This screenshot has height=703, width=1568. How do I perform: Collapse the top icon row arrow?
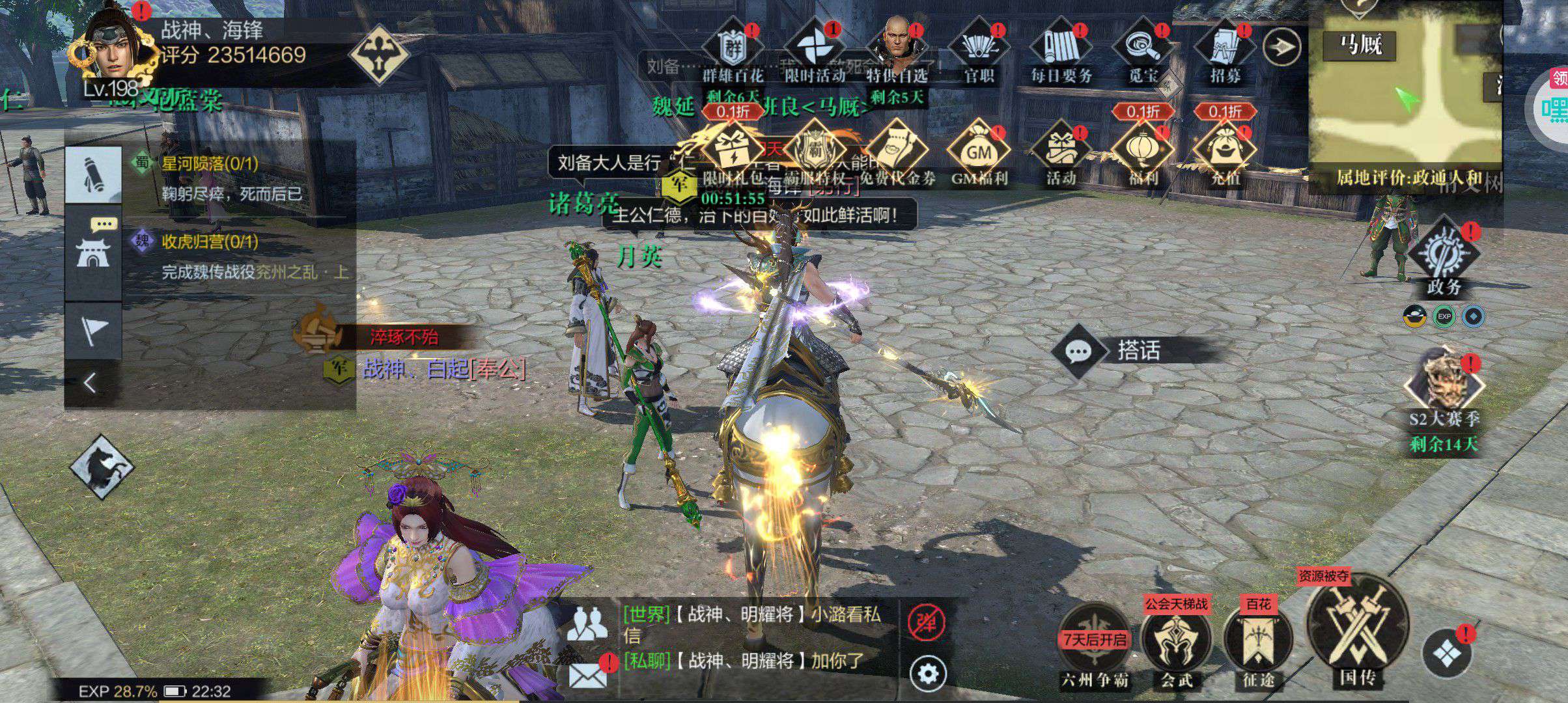(1281, 47)
